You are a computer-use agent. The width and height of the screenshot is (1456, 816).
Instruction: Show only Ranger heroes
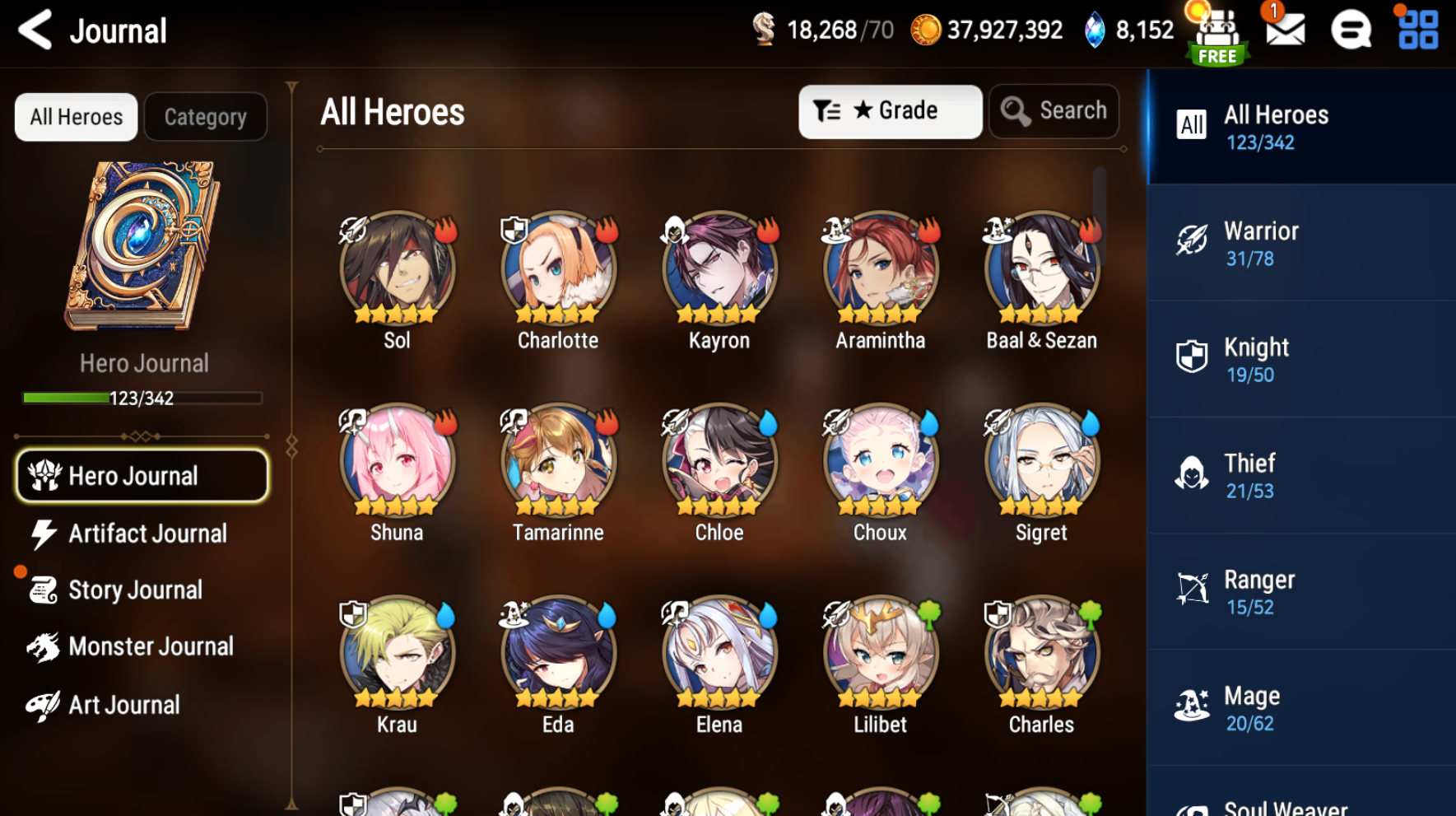click(x=1300, y=592)
